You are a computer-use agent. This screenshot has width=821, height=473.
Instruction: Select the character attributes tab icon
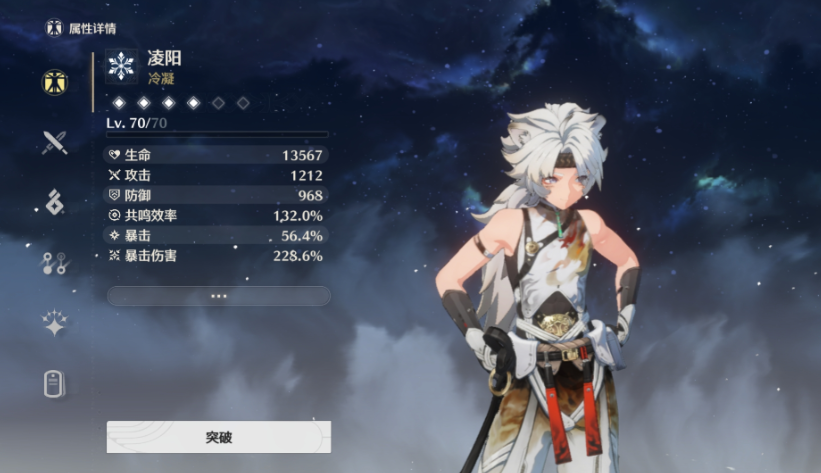(x=54, y=82)
